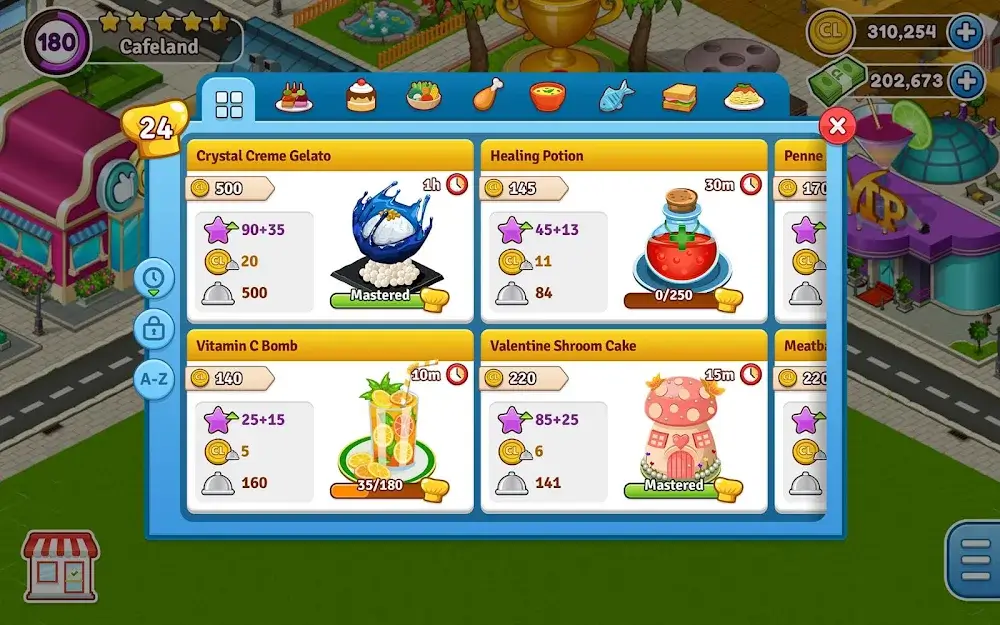Select the cake desserts category tab

361,96
